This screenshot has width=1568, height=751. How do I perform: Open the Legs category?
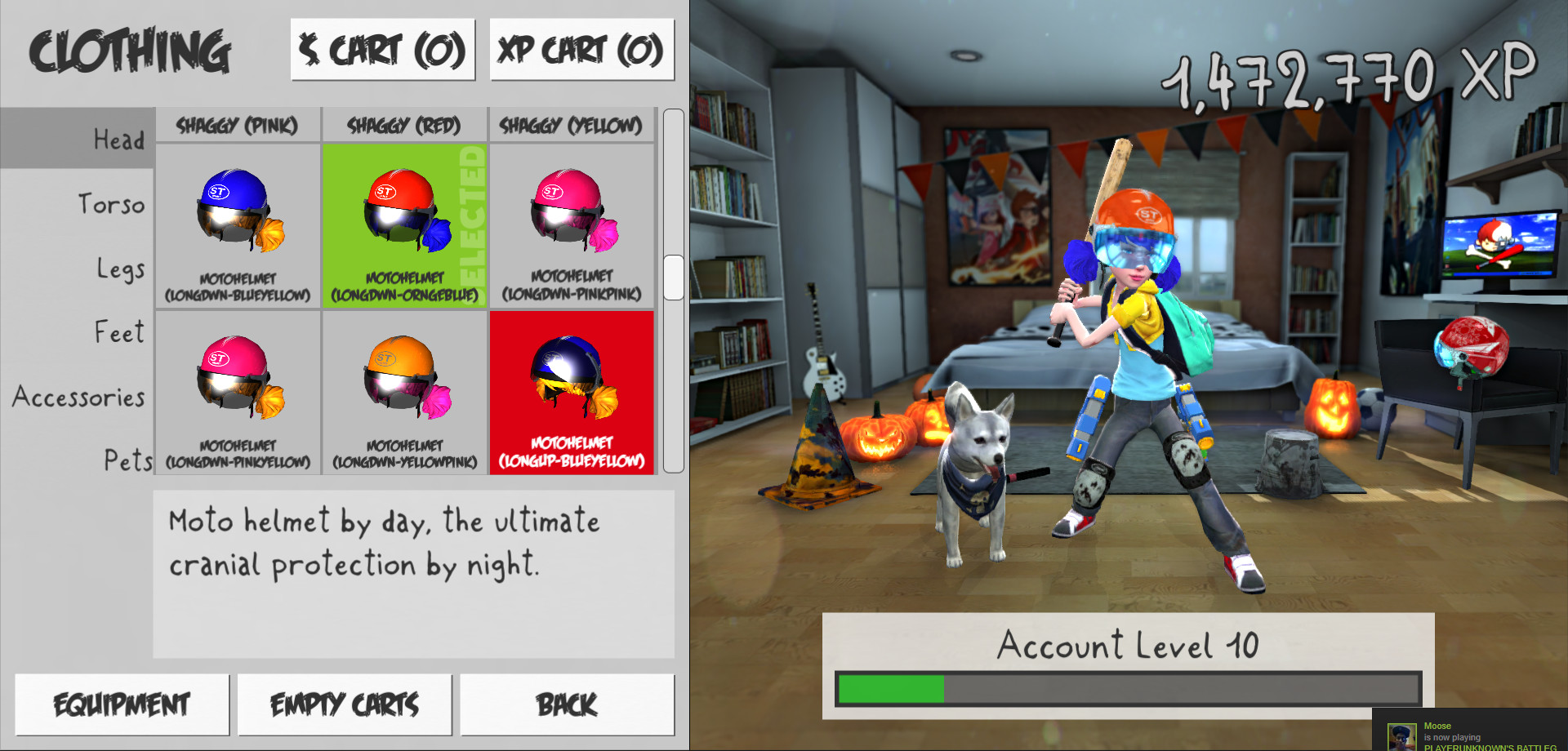(121, 268)
